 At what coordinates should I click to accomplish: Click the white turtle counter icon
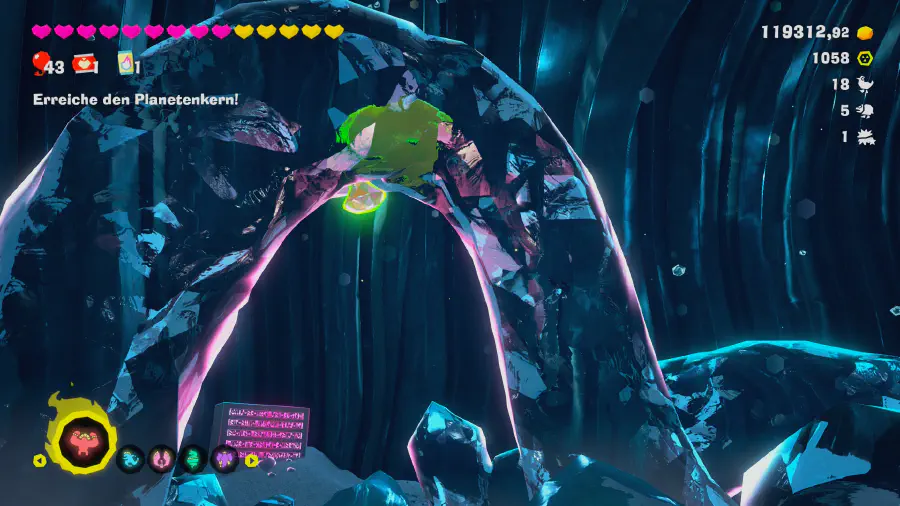pyautogui.click(x=866, y=111)
